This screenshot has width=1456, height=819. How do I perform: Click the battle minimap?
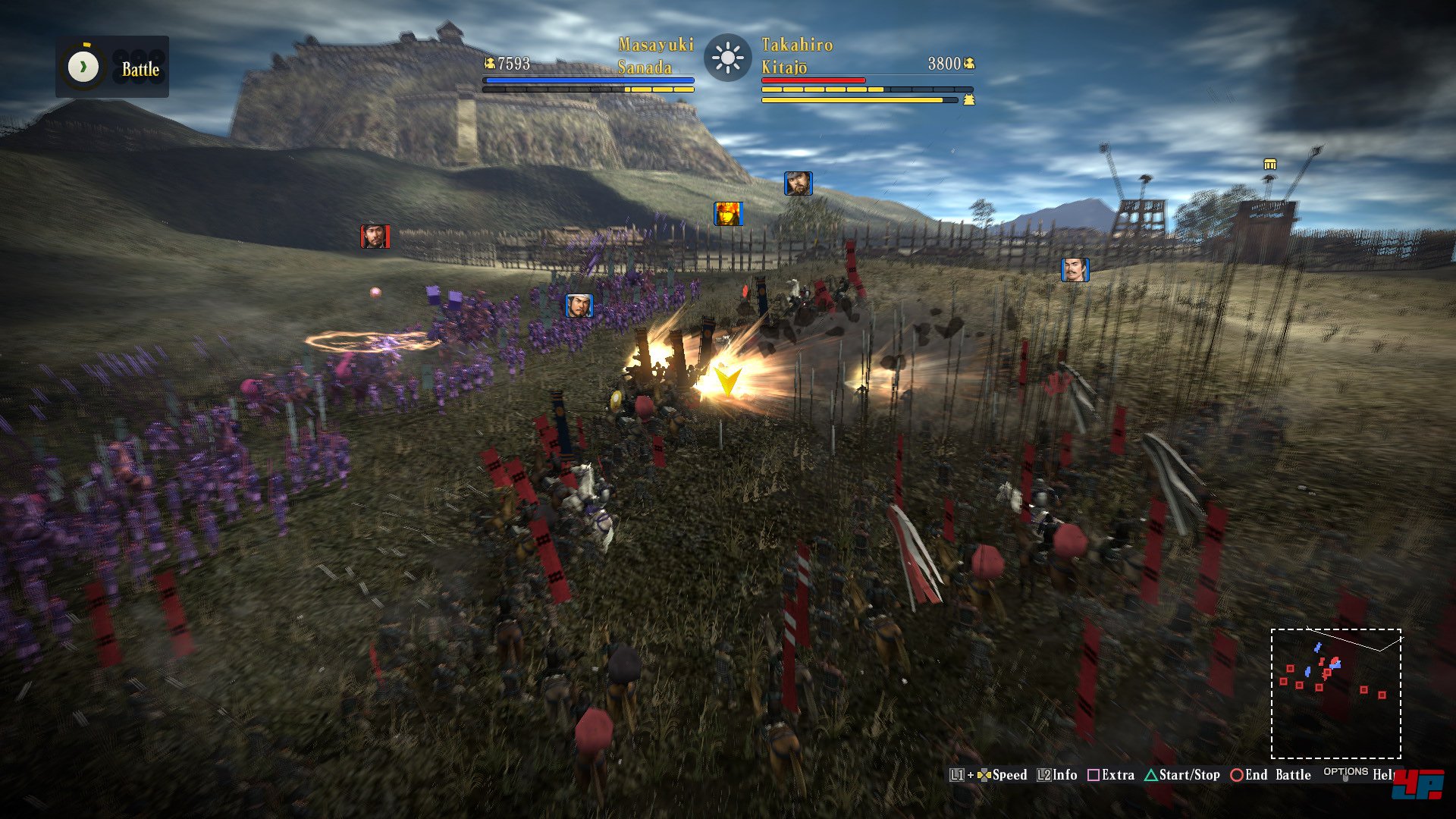pyautogui.click(x=1335, y=693)
